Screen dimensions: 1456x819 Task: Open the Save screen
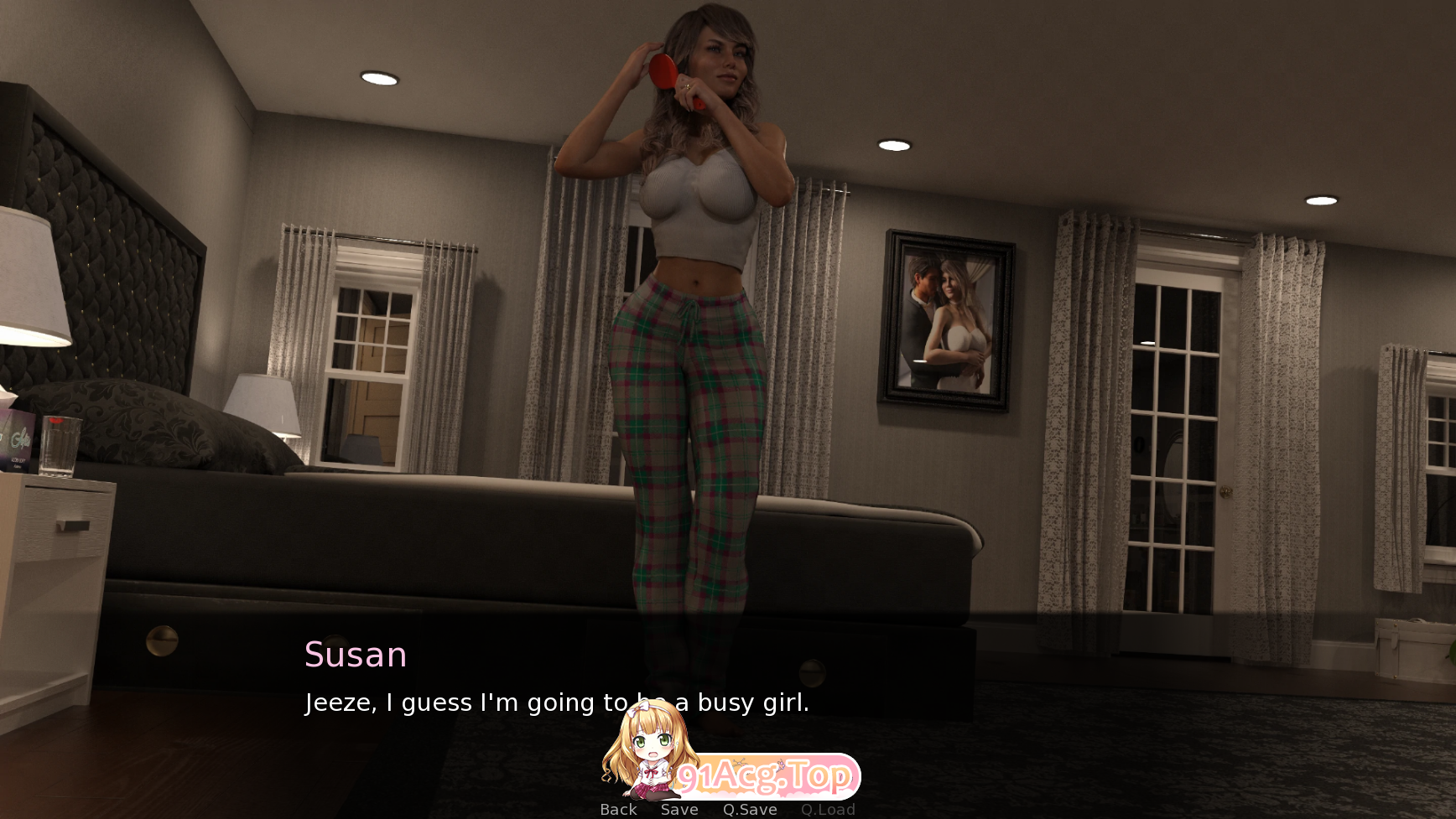[679, 808]
